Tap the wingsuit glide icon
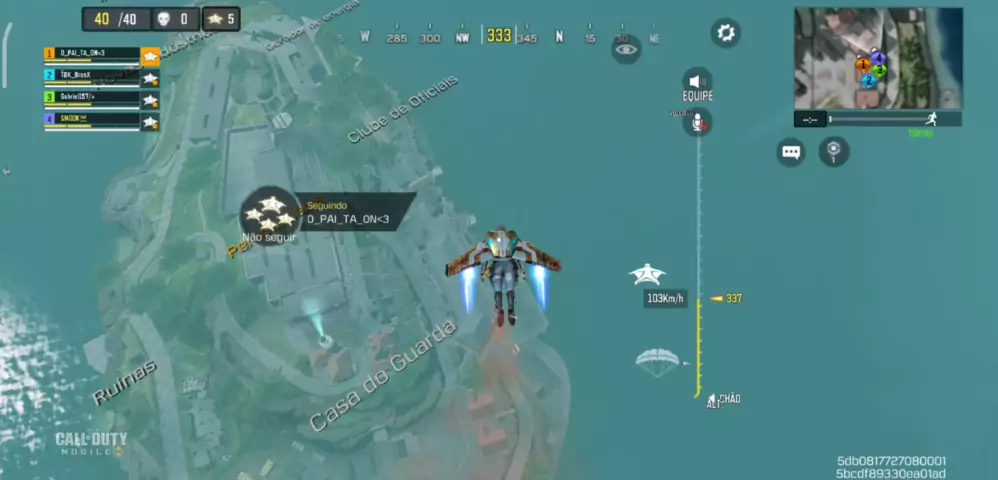Viewport: 998px width, 480px height. click(648, 273)
